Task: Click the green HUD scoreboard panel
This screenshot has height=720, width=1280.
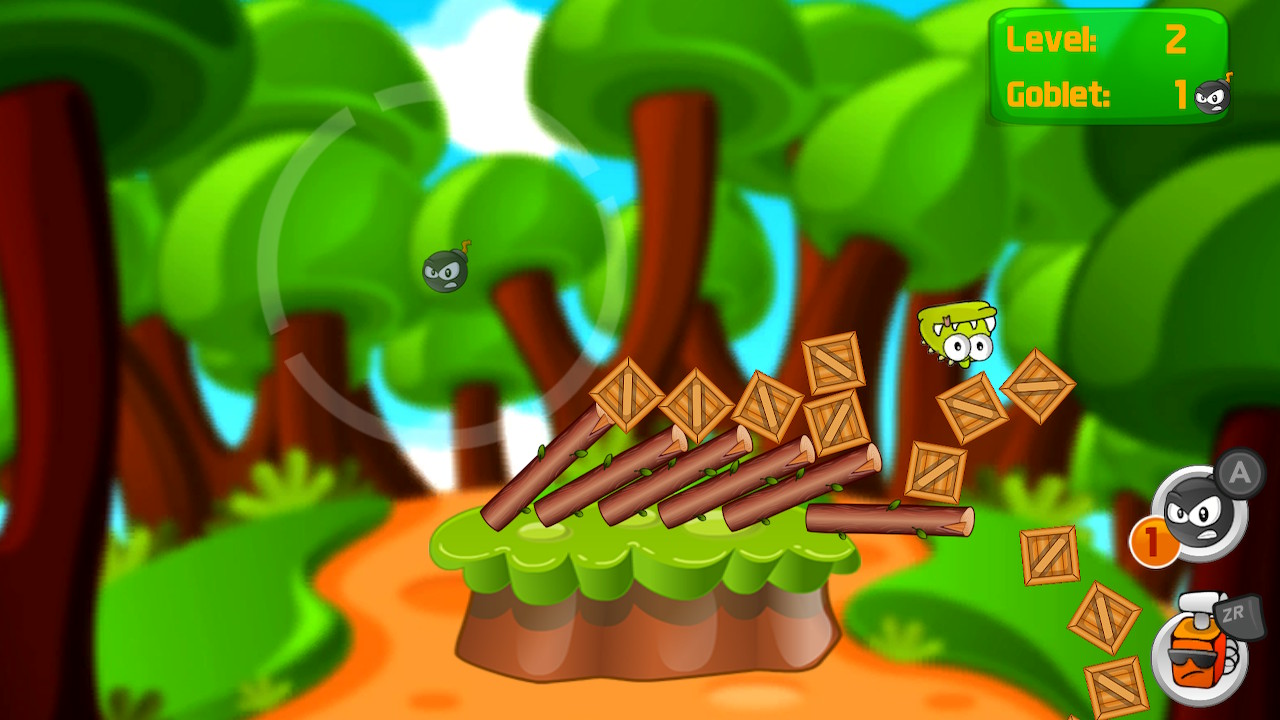Action: tap(1110, 65)
